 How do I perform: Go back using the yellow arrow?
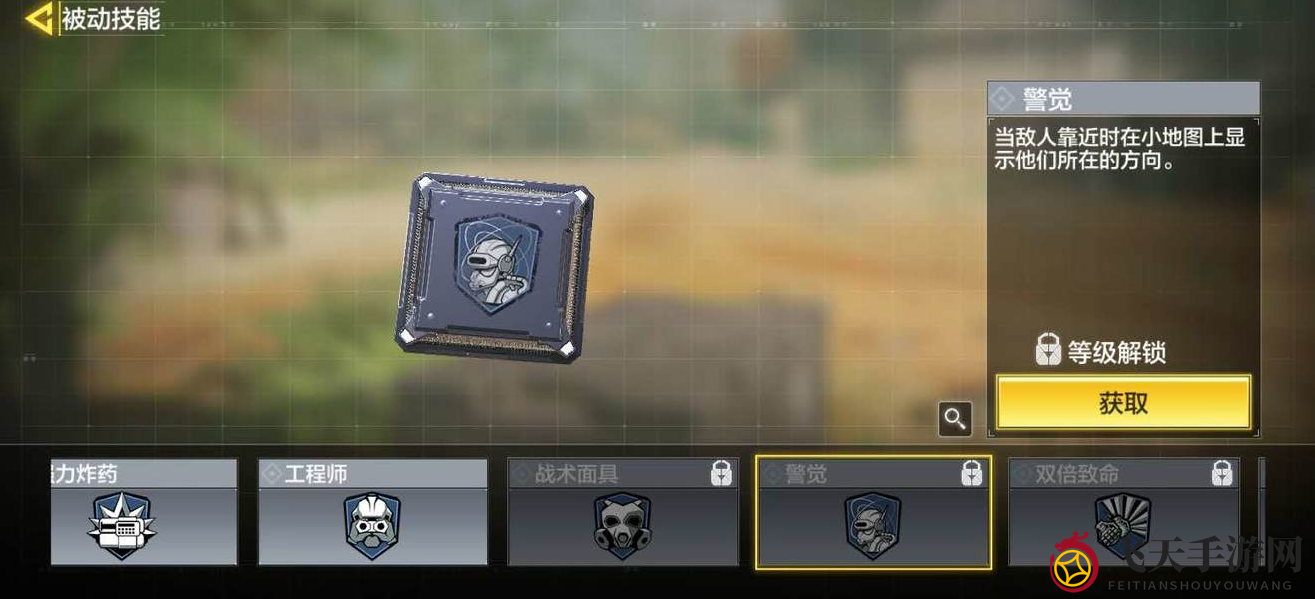(x=40, y=19)
